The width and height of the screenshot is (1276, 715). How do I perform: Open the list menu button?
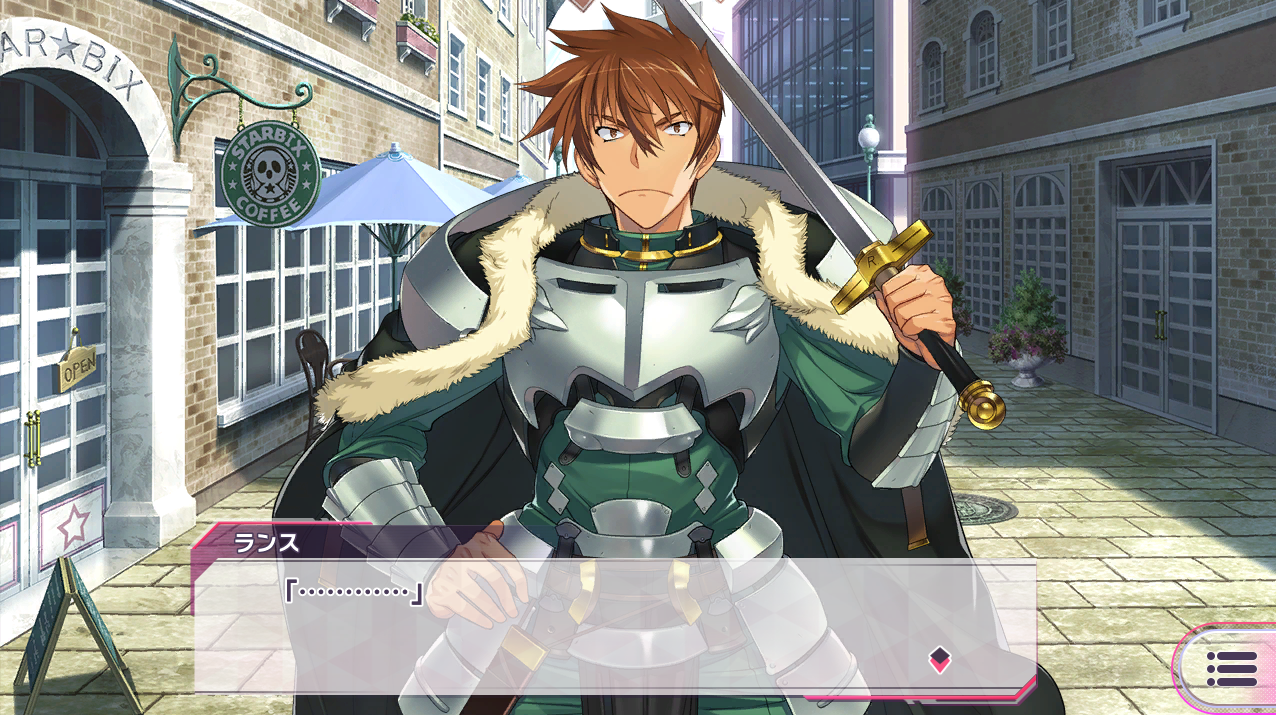pyautogui.click(x=1231, y=668)
